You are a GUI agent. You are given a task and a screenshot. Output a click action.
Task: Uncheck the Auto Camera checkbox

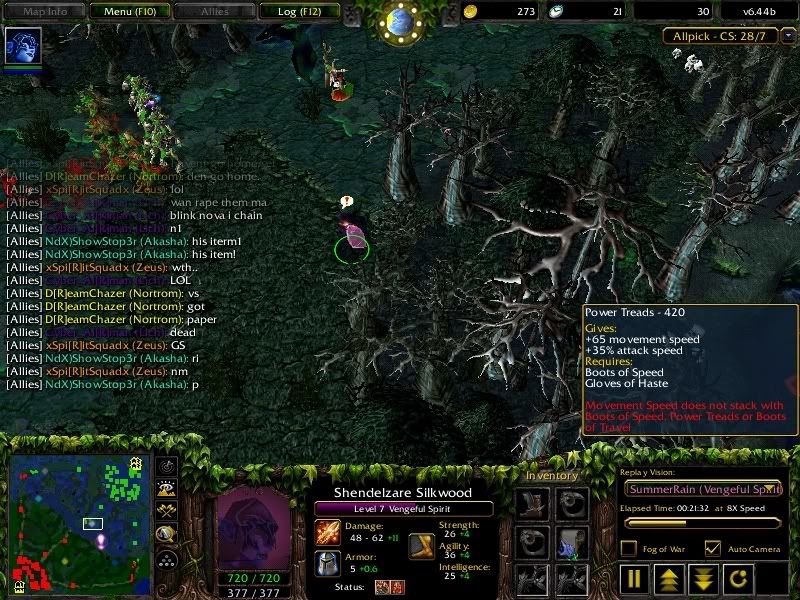click(x=712, y=548)
